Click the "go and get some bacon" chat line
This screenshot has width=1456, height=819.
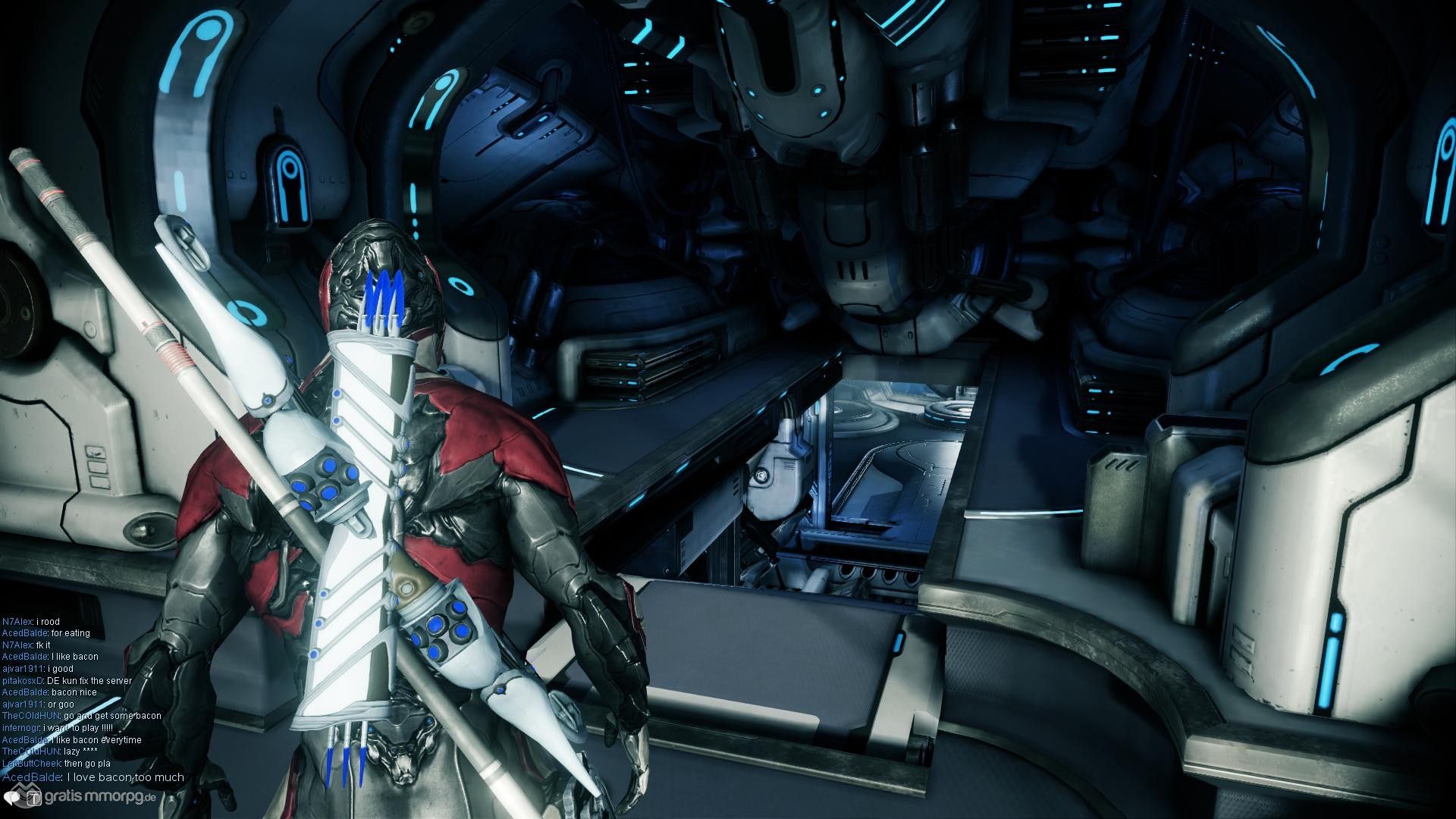[112, 715]
